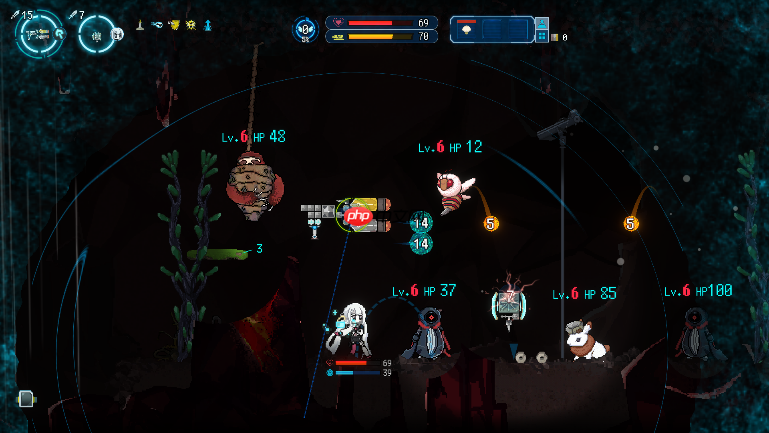Open the four-square grid menu icon
The width and height of the screenshot is (769, 433).
541,37
